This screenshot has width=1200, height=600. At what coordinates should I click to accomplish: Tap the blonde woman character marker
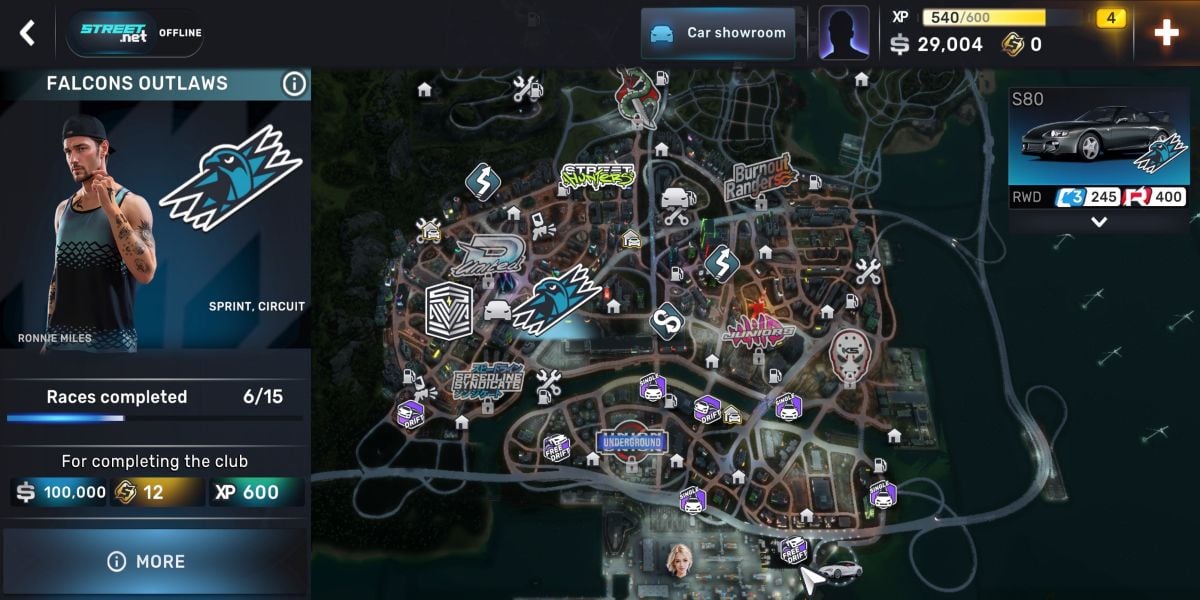[681, 558]
